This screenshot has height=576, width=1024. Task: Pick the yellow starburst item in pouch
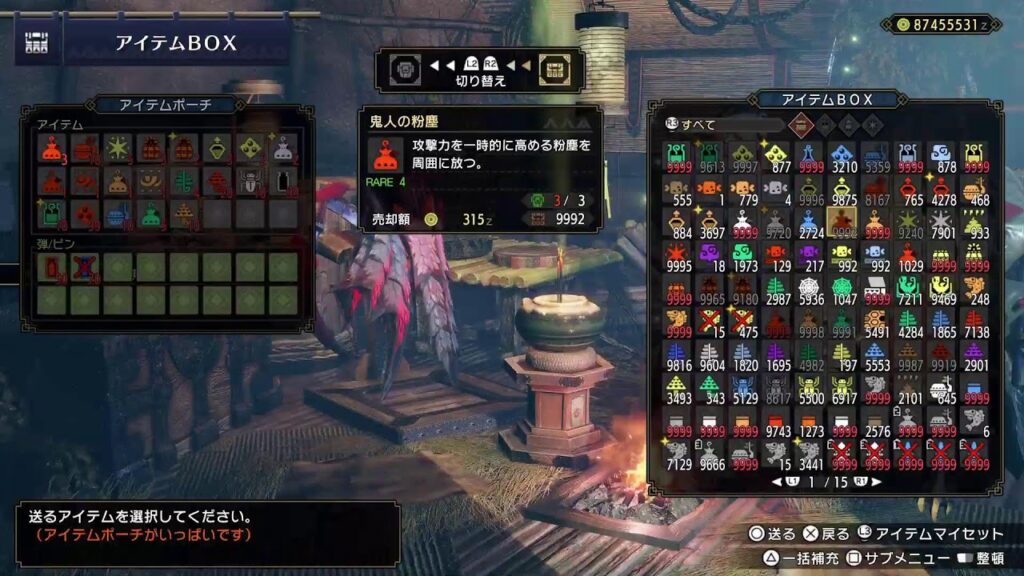point(118,148)
